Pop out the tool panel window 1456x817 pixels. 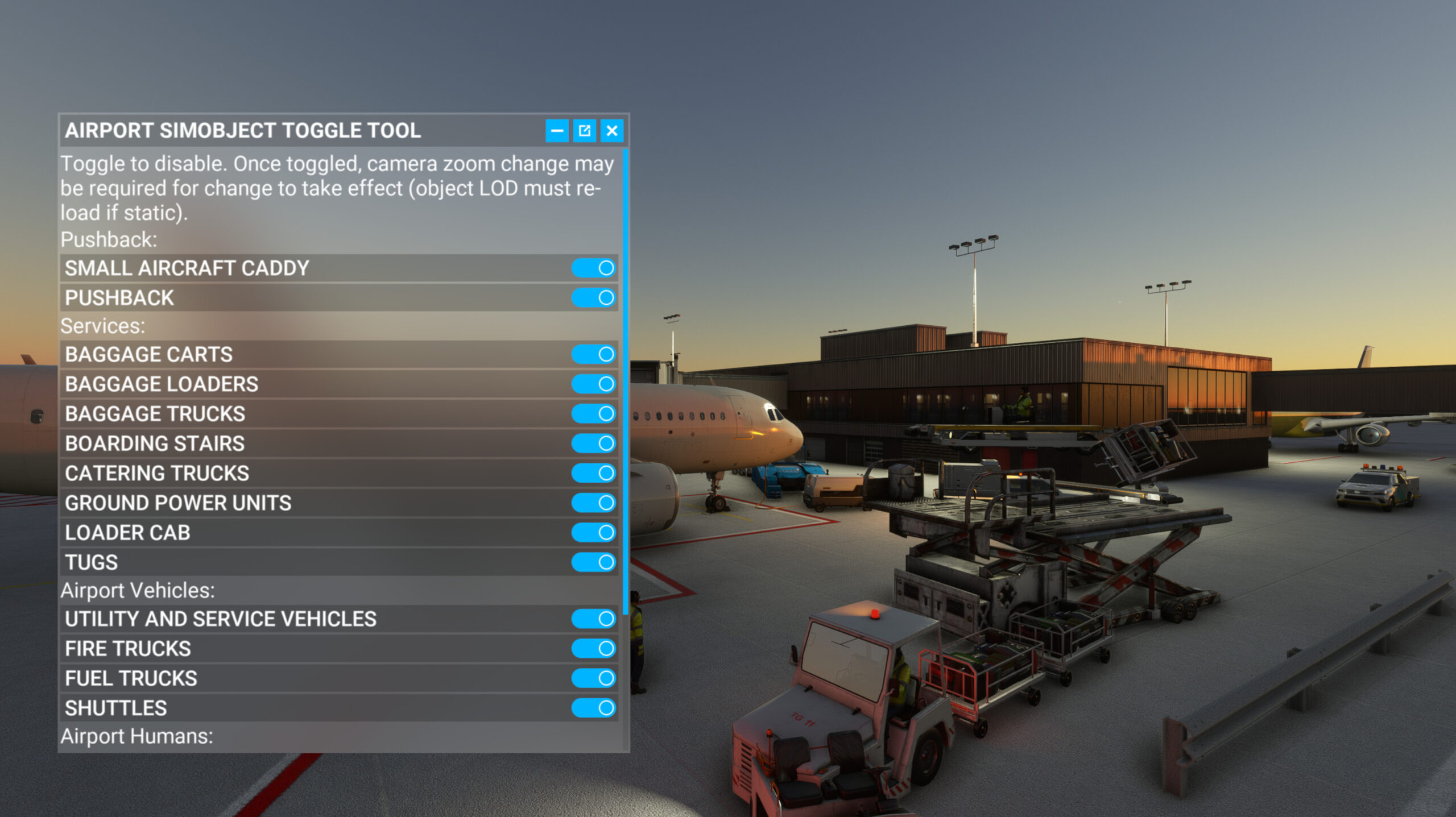pos(584,131)
